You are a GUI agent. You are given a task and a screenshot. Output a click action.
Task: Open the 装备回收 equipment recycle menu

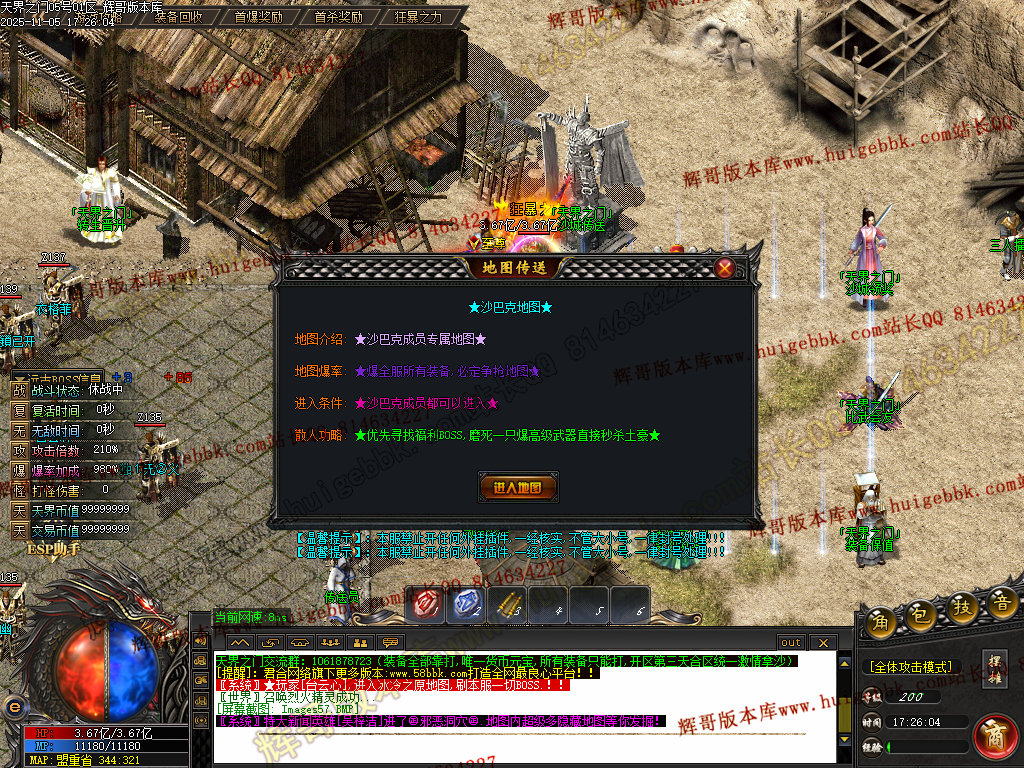[179, 16]
